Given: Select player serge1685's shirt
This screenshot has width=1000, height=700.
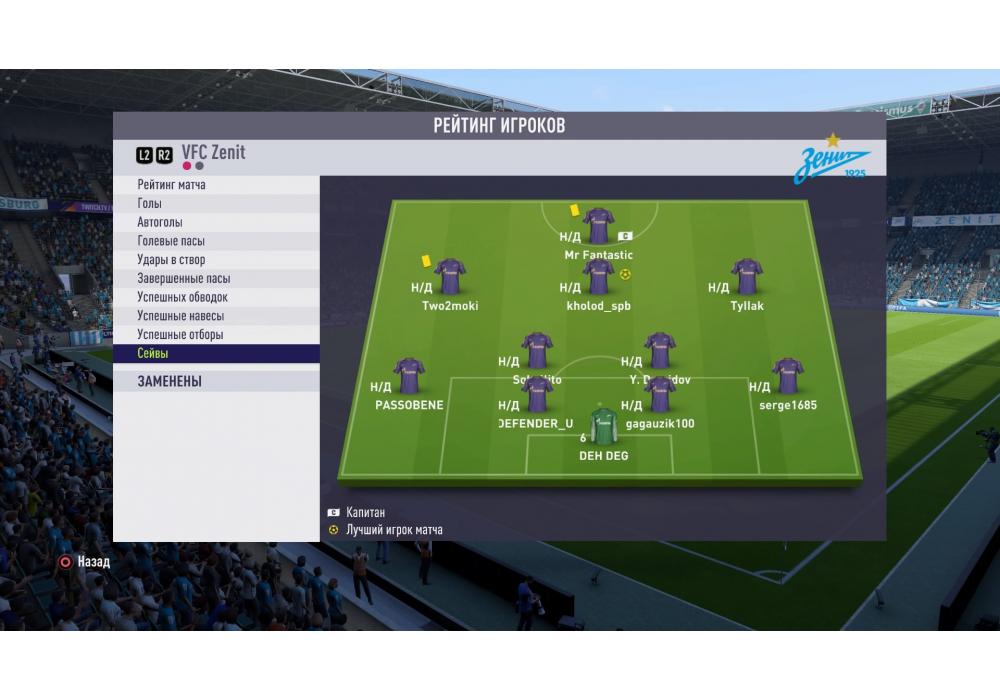Looking at the screenshot, I should click(788, 376).
